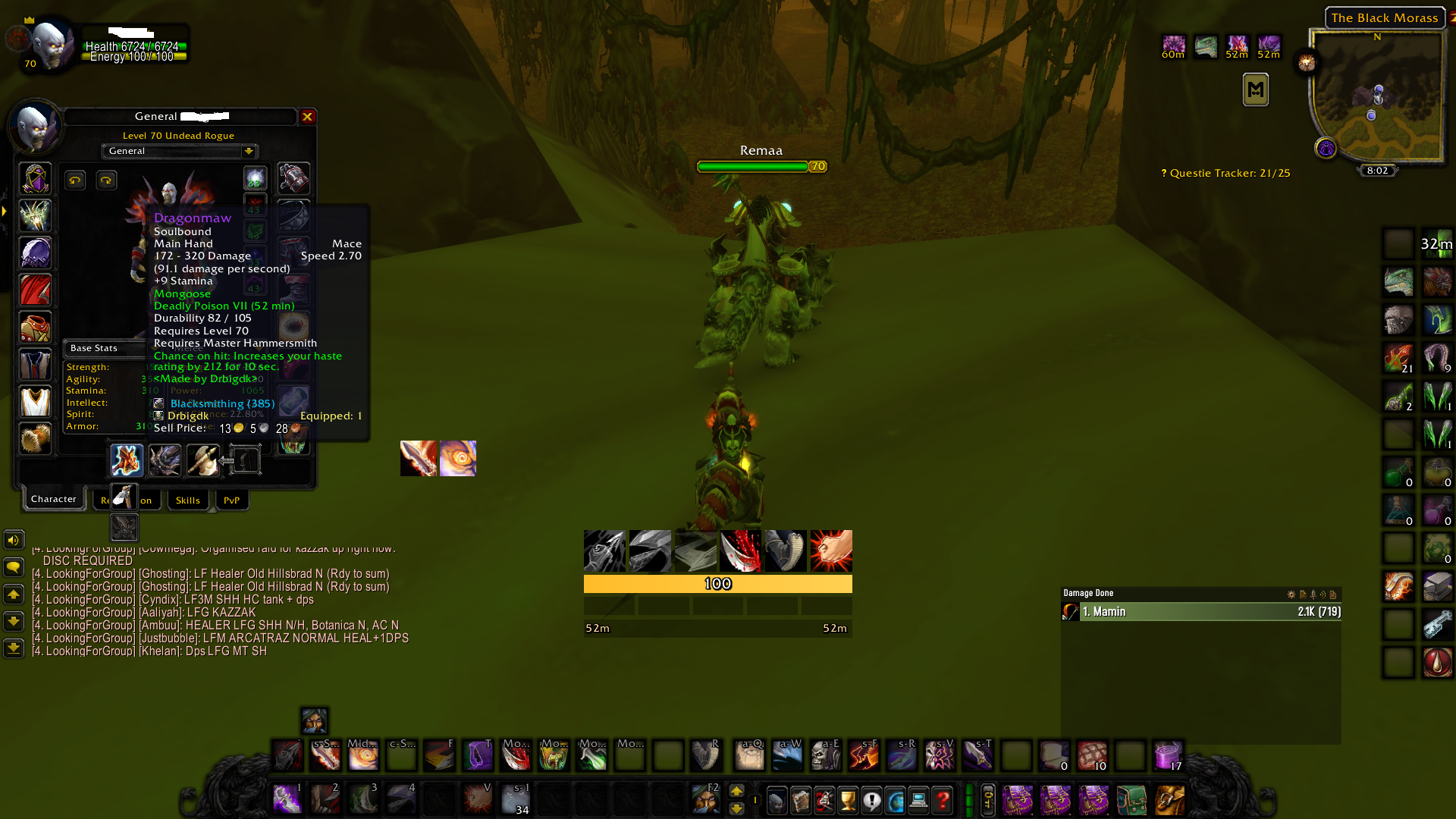Screen dimensions: 1456x819
Task: Select the gloves equipment slot
Action: (x=293, y=179)
